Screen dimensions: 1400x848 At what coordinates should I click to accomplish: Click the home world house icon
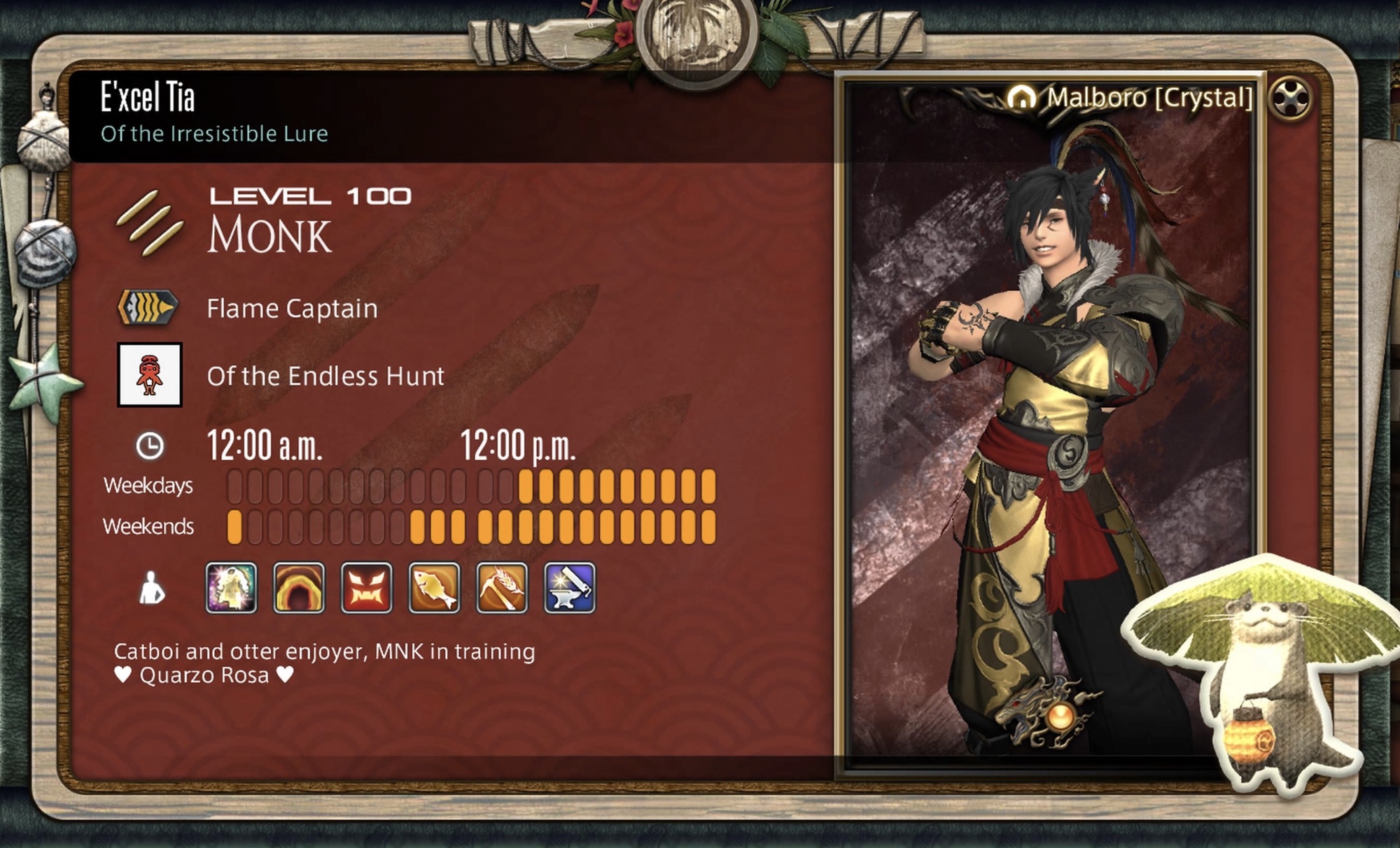tap(1022, 98)
